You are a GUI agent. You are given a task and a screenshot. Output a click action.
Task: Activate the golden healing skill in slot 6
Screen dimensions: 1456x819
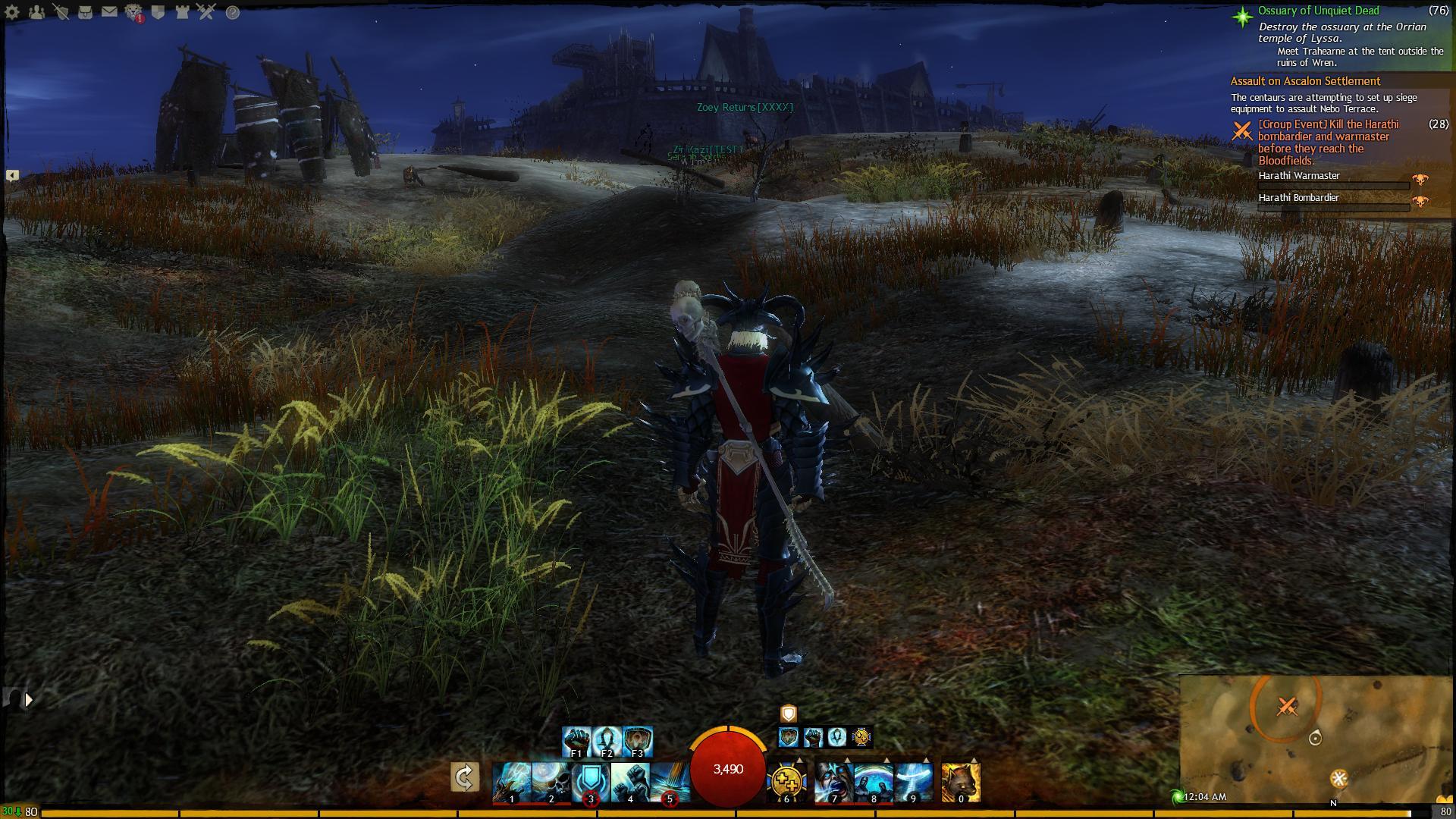(786, 782)
